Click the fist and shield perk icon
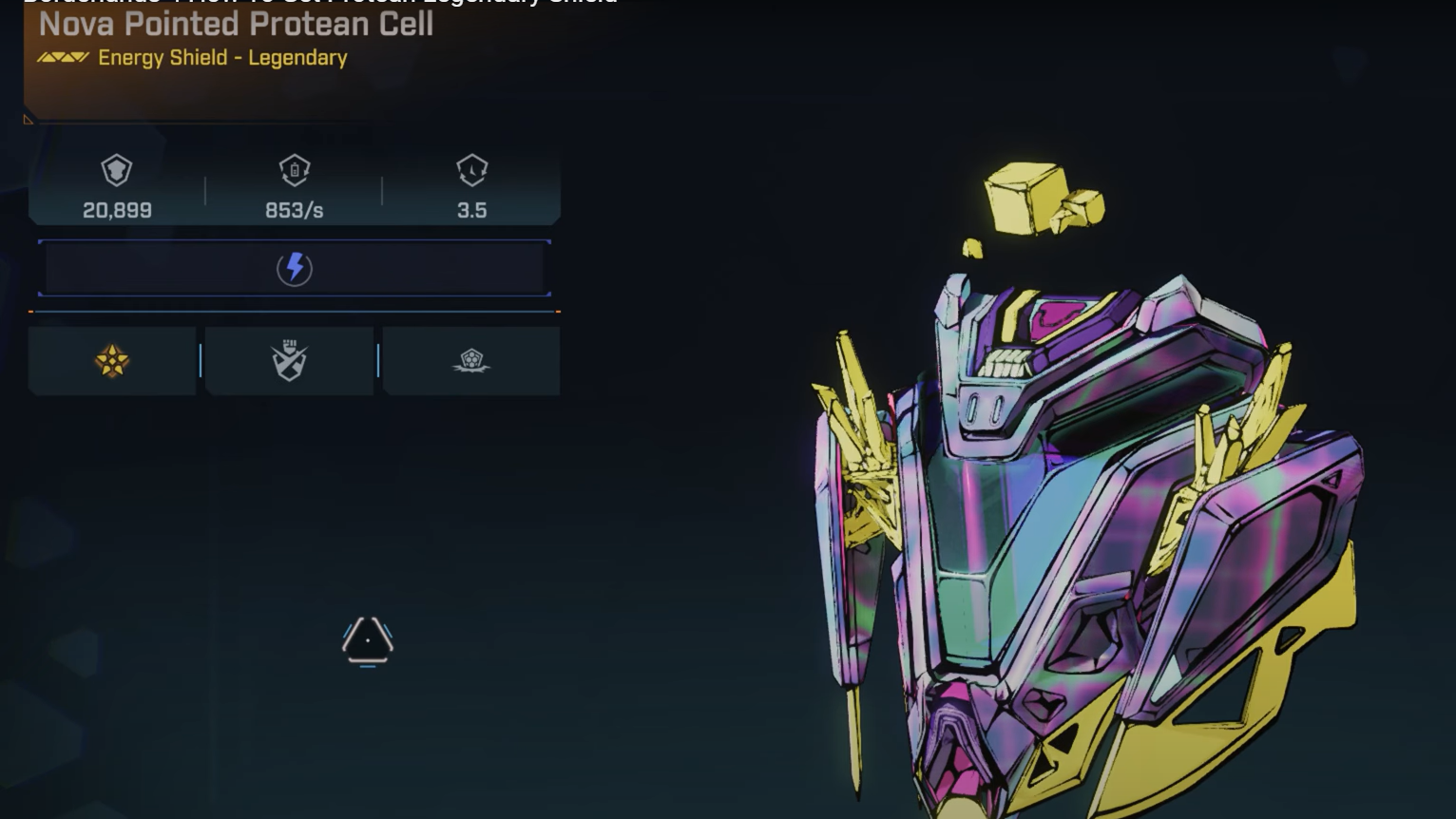The height and width of the screenshot is (819, 1456). (290, 361)
